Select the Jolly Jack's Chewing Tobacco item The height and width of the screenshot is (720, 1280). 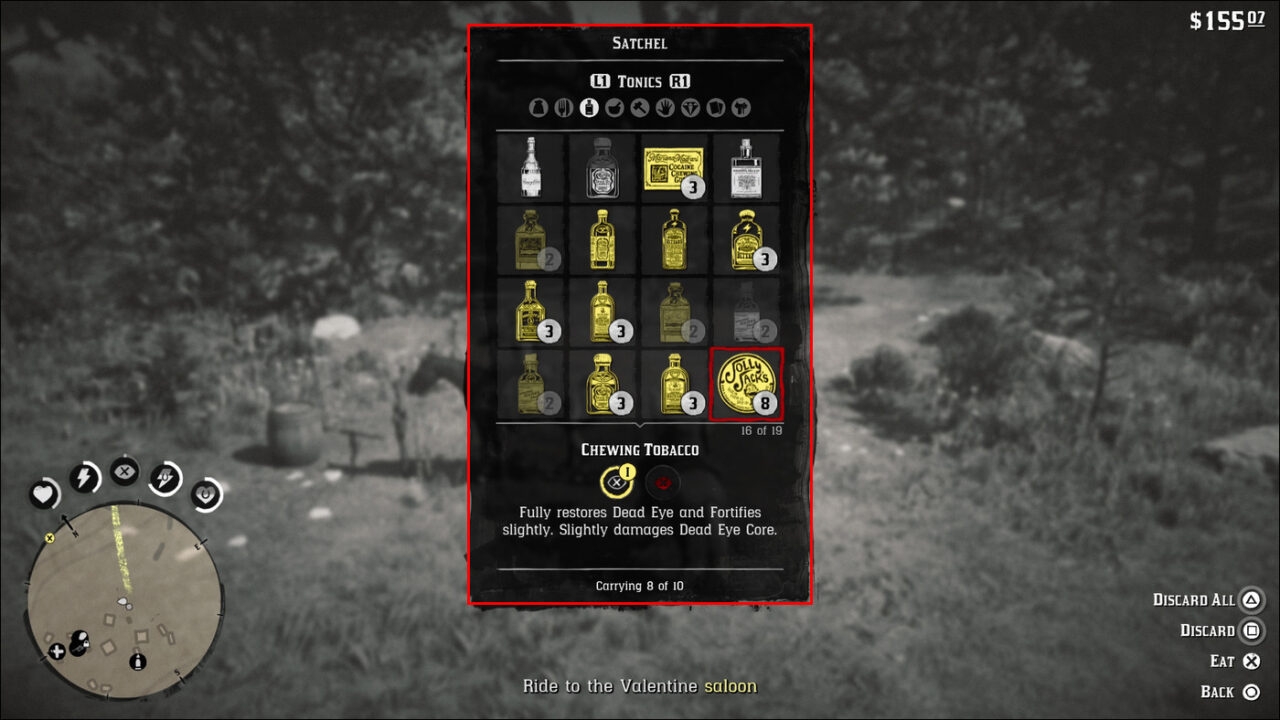[x=746, y=385]
